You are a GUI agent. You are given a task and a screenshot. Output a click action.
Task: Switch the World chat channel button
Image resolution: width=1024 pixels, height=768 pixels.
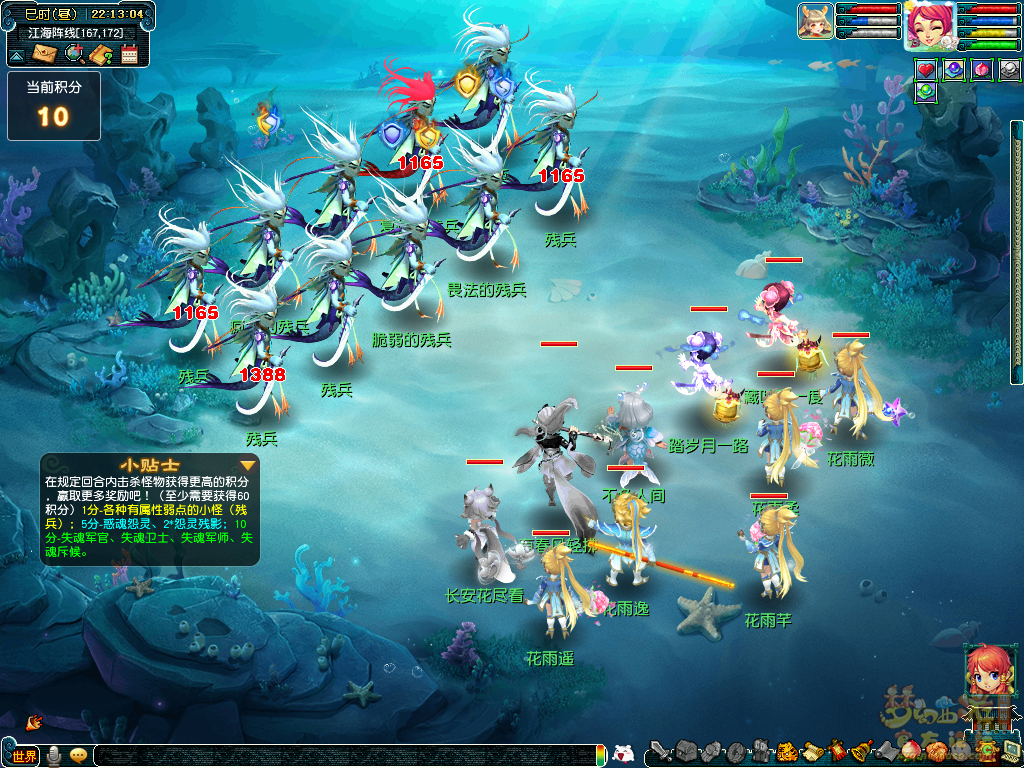[24, 756]
